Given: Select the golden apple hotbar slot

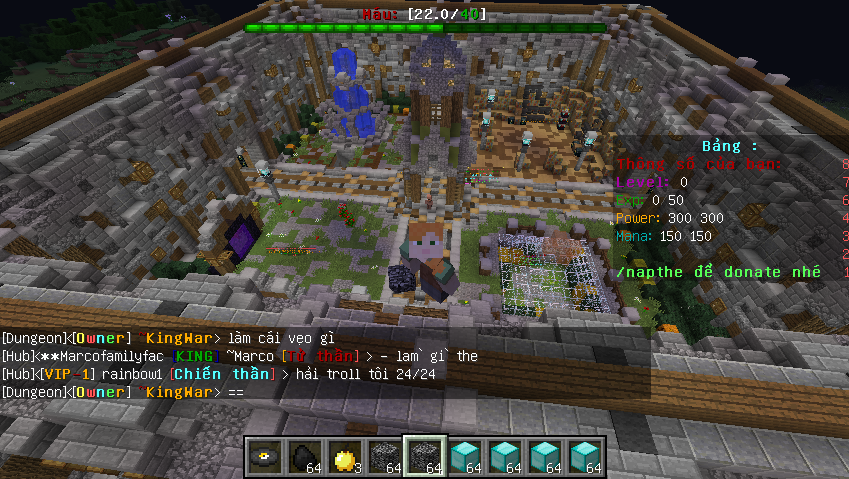Looking at the screenshot, I should click(x=345, y=456).
